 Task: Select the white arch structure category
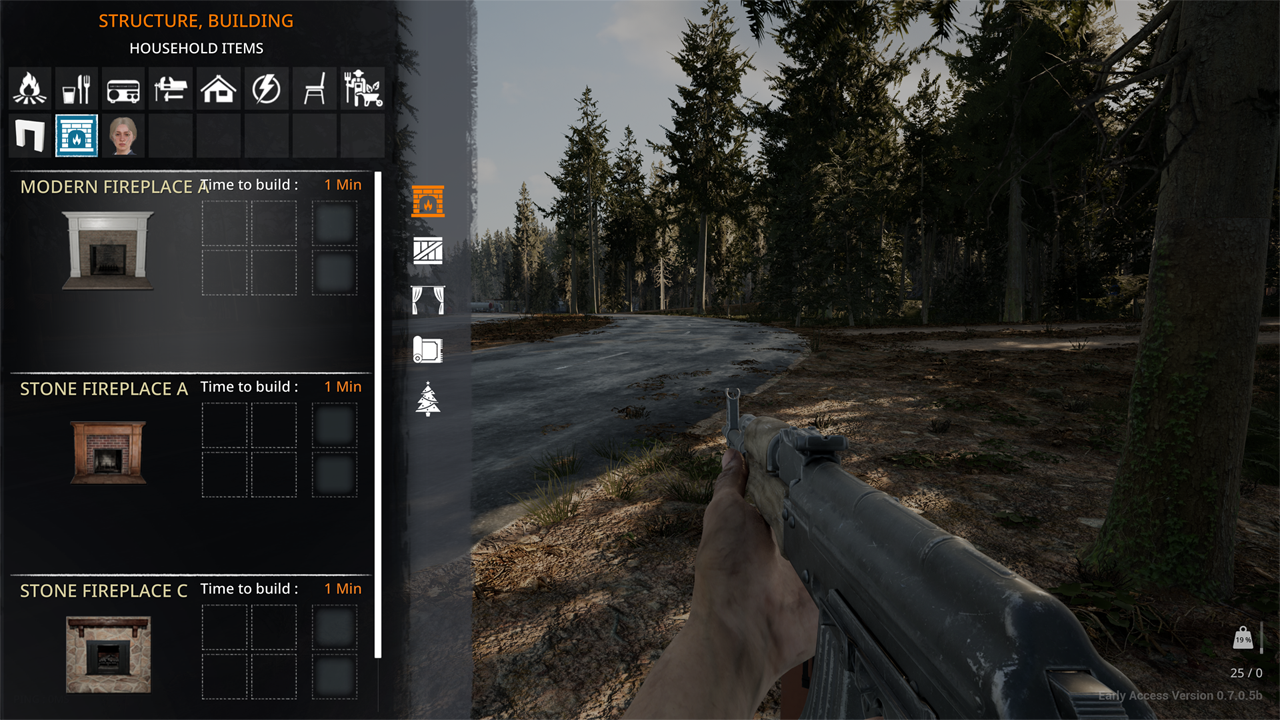coord(29,135)
